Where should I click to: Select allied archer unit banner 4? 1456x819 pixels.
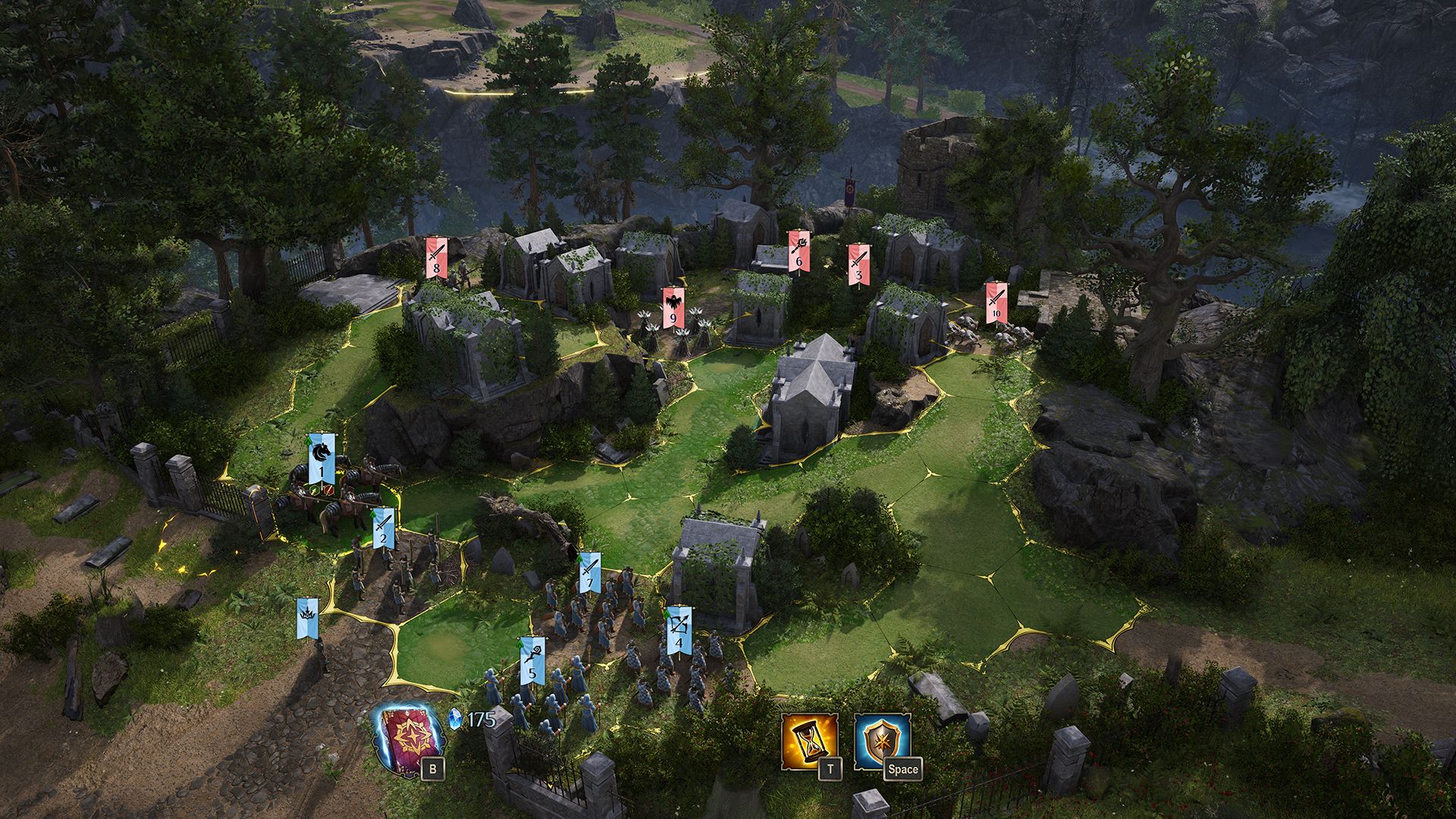pyautogui.click(x=679, y=631)
